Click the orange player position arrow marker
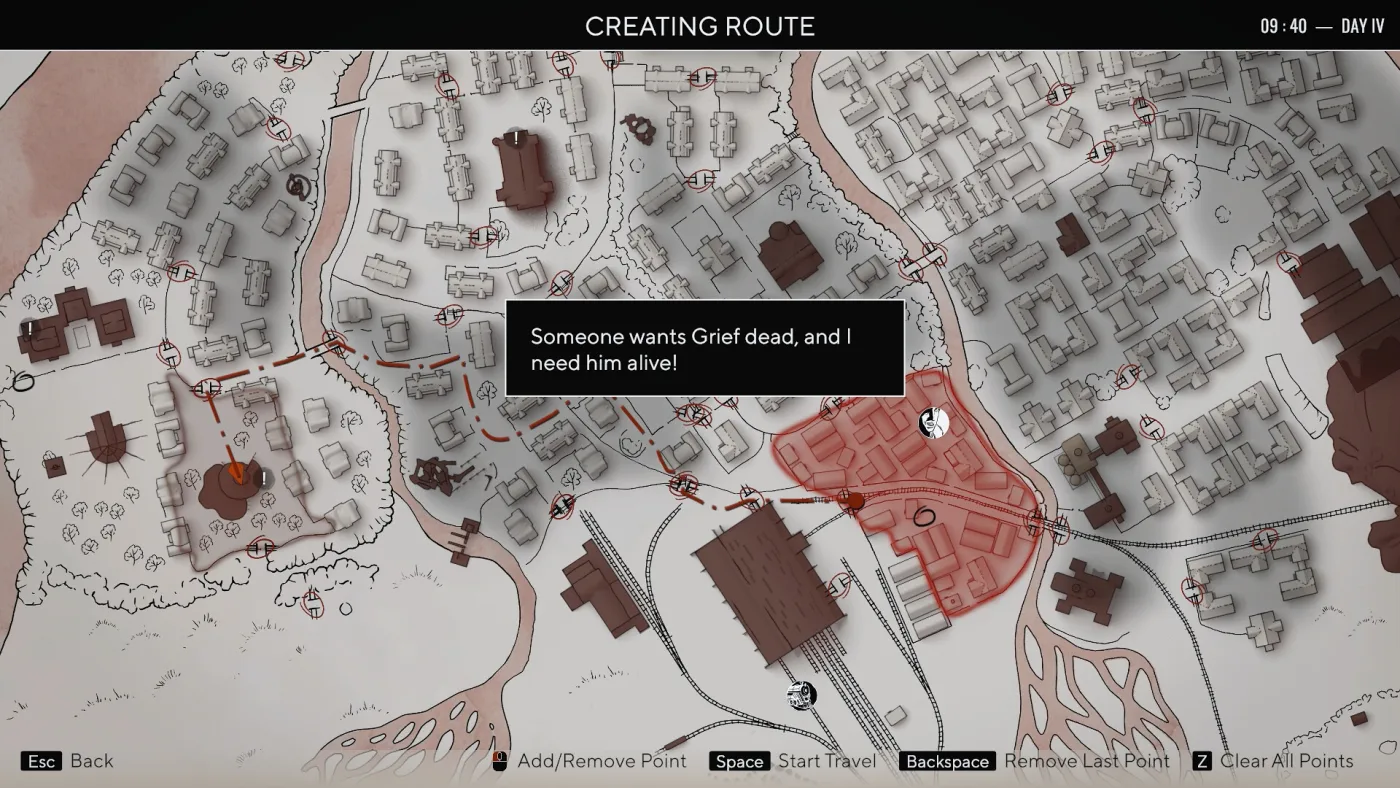The image size is (1400, 788). coord(237,473)
